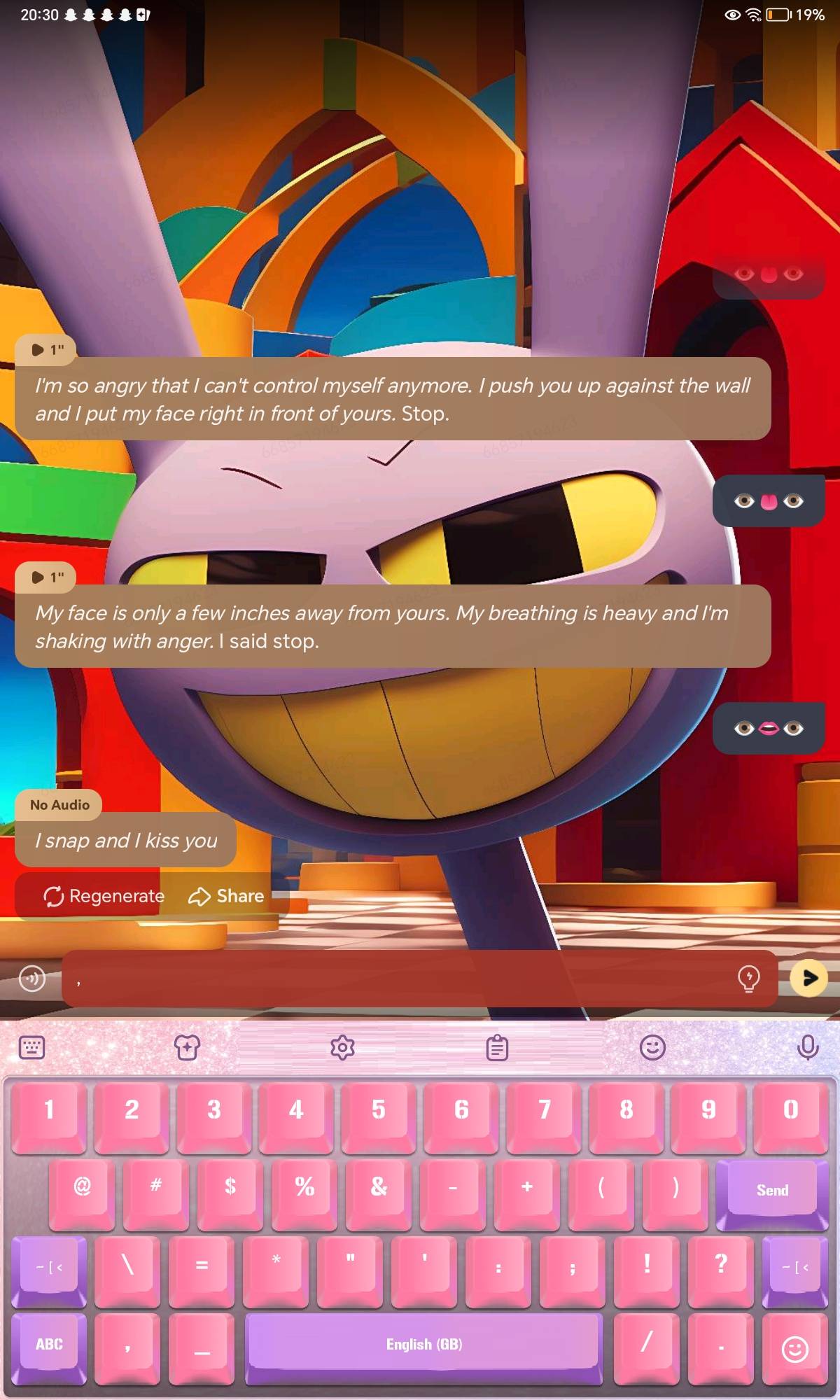
Task: Share the latest message
Action: pos(226,896)
